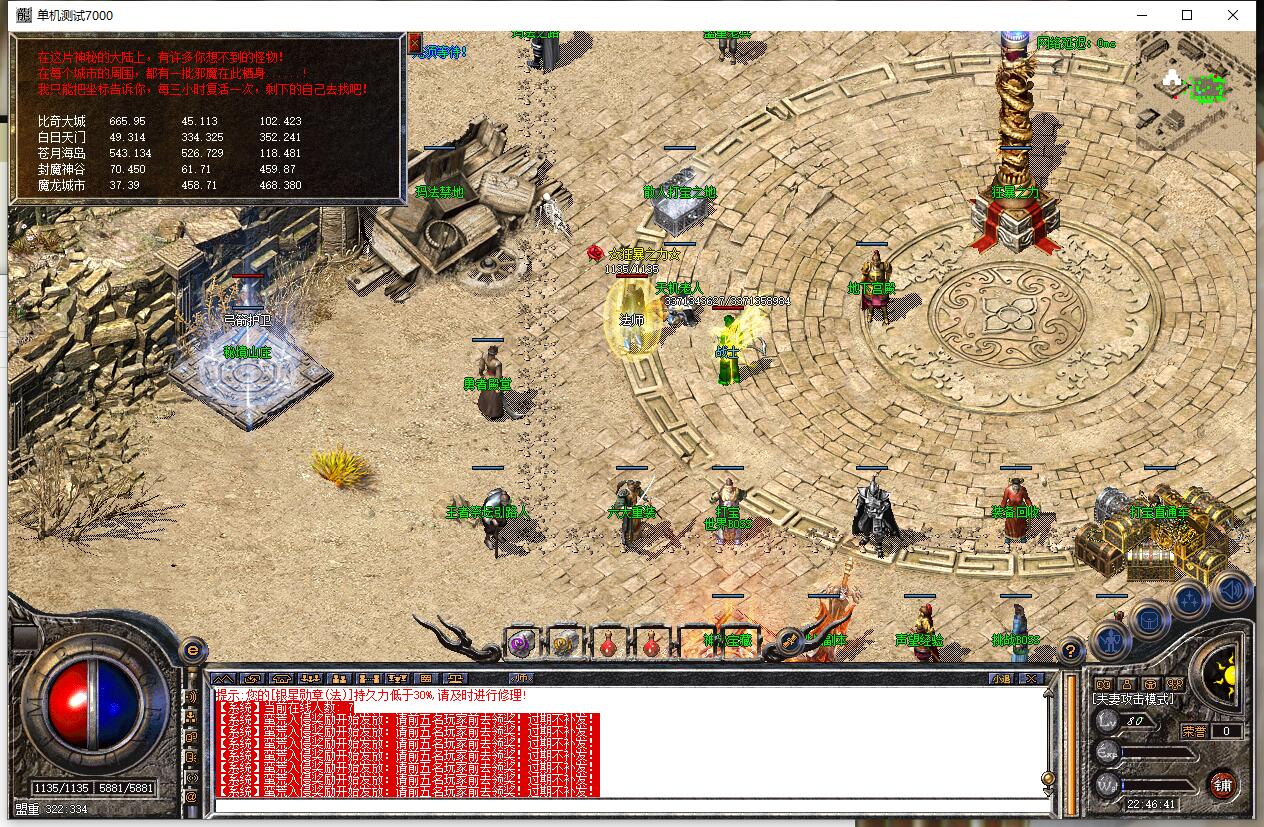This screenshot has width=1264, height=827.
Task: Maximize the game window
Action: tap(1187, 15)
